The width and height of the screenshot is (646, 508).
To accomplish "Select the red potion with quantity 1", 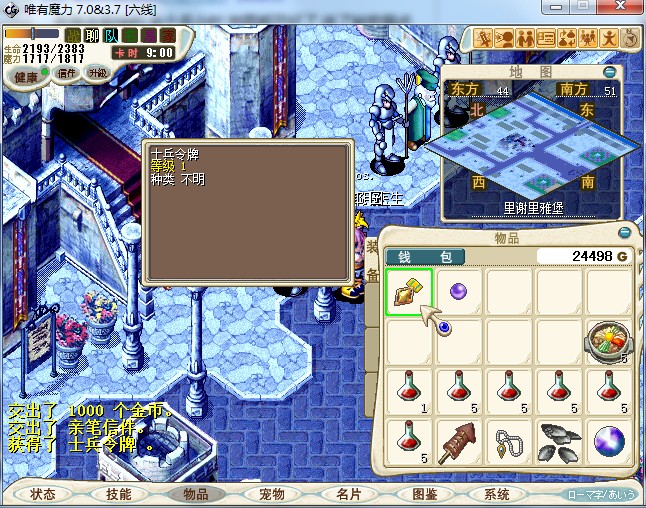I will [409, 390].
